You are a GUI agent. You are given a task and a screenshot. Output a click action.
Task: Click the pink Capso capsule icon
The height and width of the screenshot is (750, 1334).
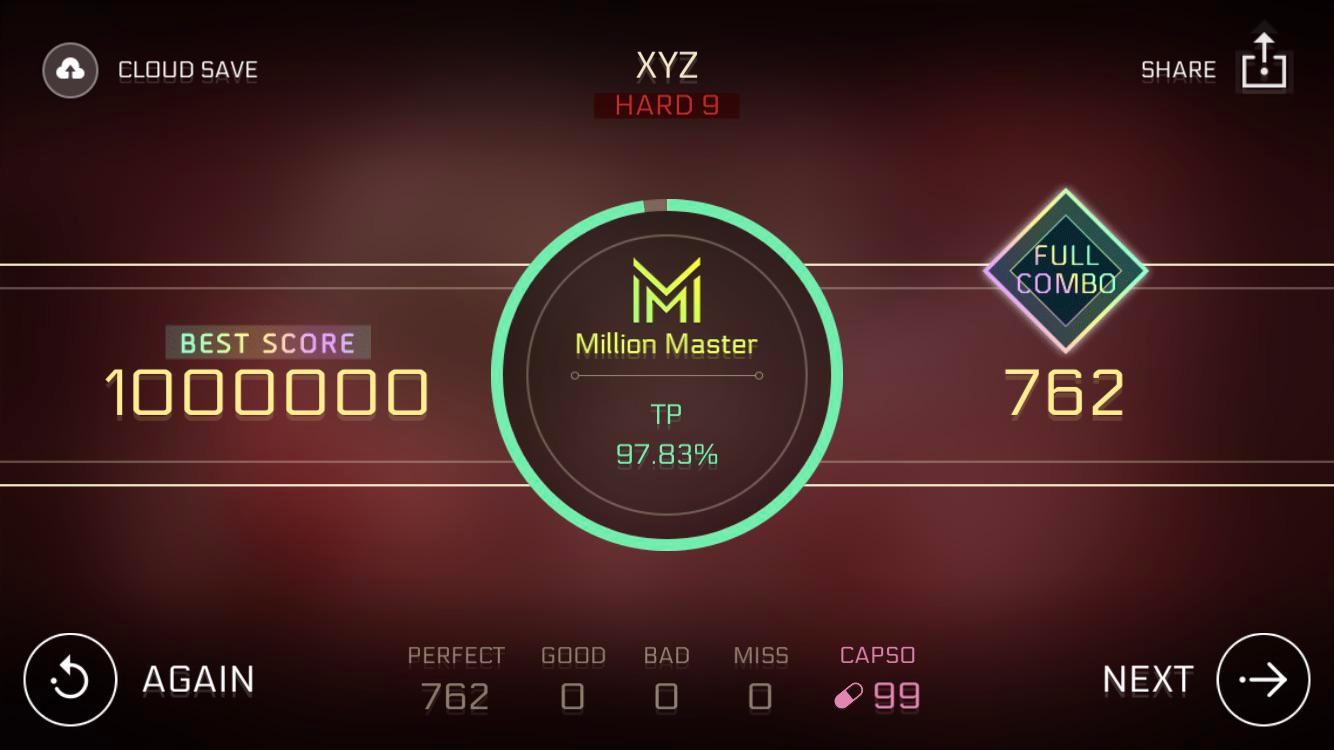point(847,697)
